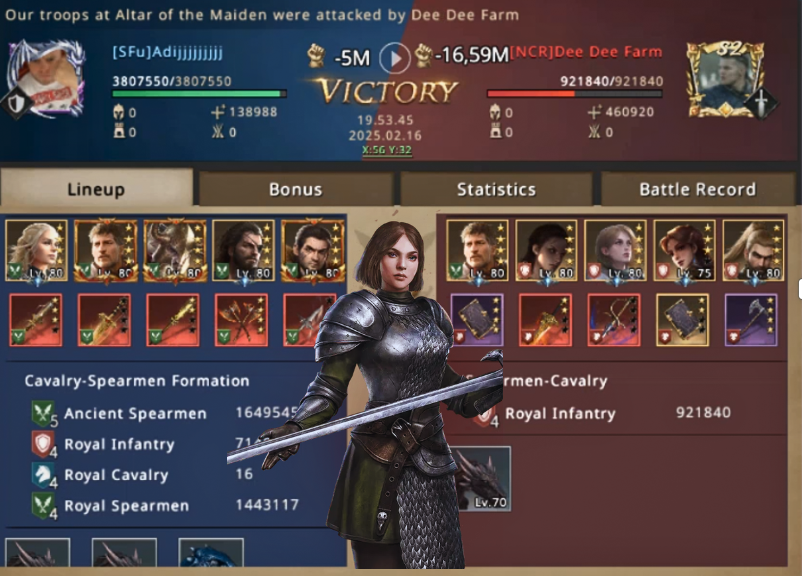Select the horned helmet hero portrait
The image size is (802, 576).
[174, 250]
